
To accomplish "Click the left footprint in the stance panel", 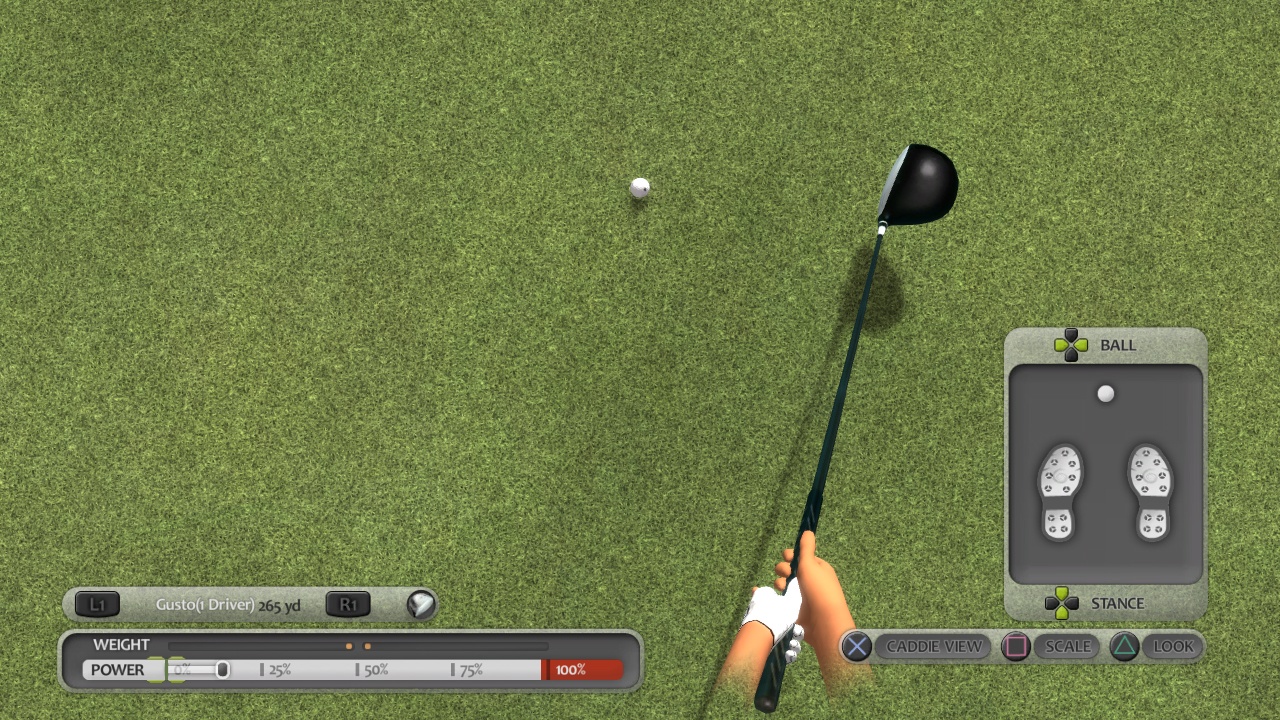I will click(x=1059, y=490).
